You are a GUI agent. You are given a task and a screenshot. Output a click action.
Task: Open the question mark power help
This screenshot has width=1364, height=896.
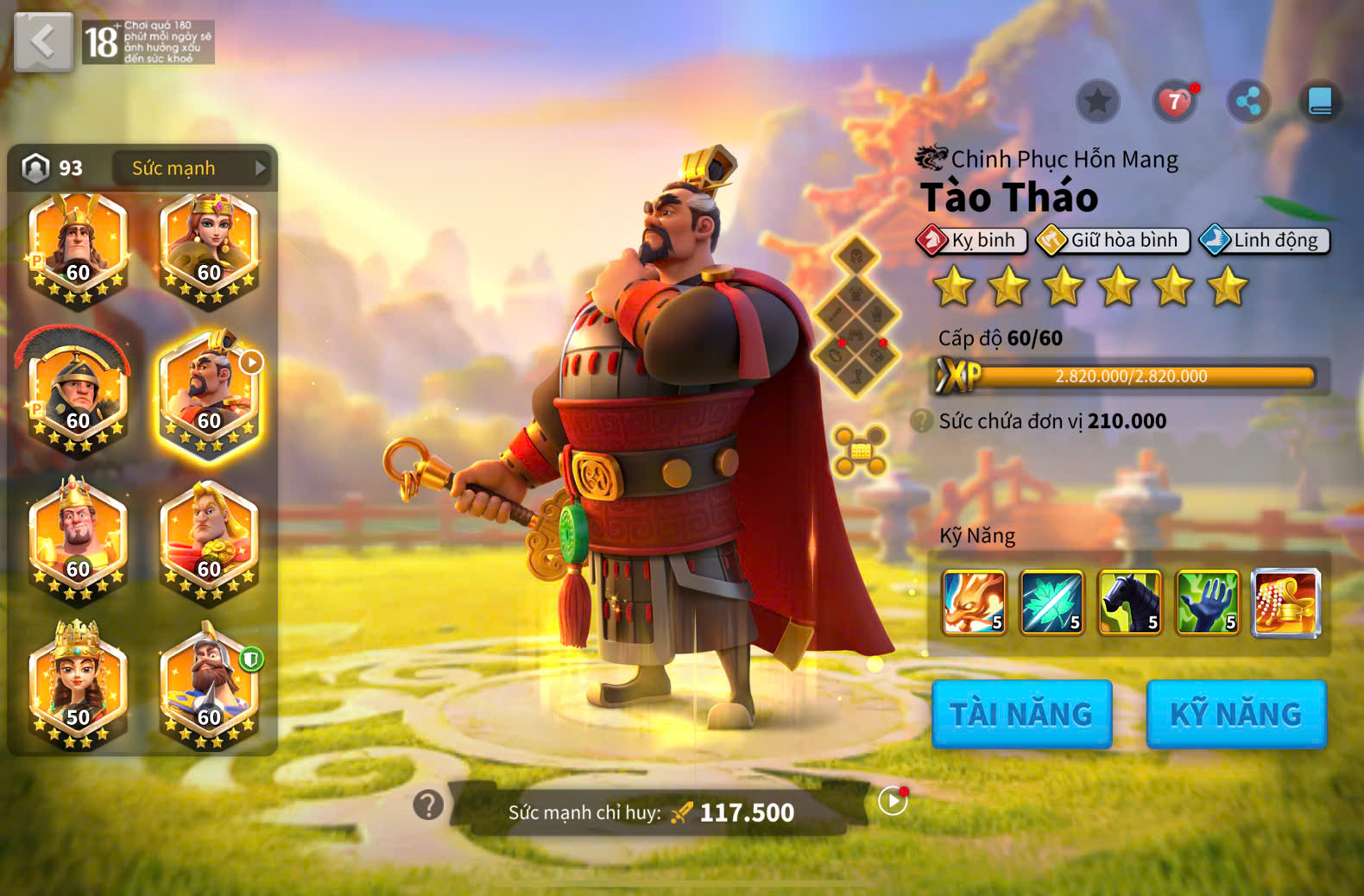[x=428, y=805]
